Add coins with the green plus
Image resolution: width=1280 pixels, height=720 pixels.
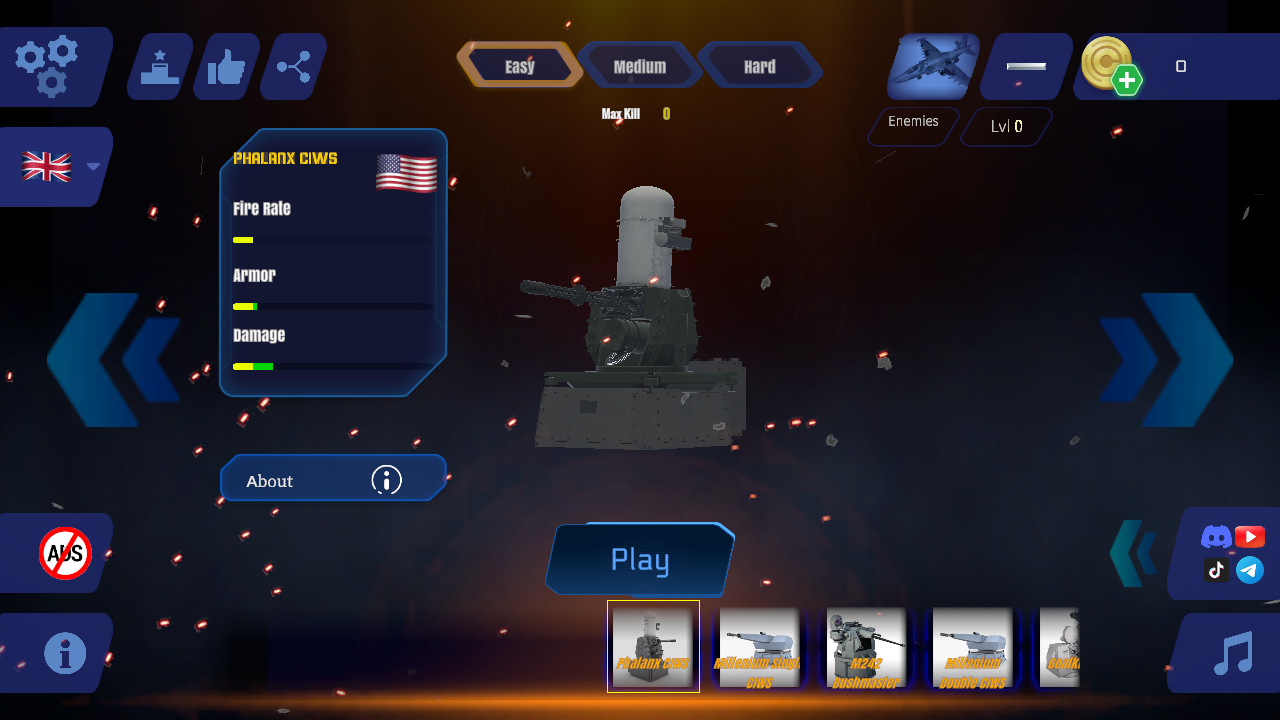tap(1126, 80)
